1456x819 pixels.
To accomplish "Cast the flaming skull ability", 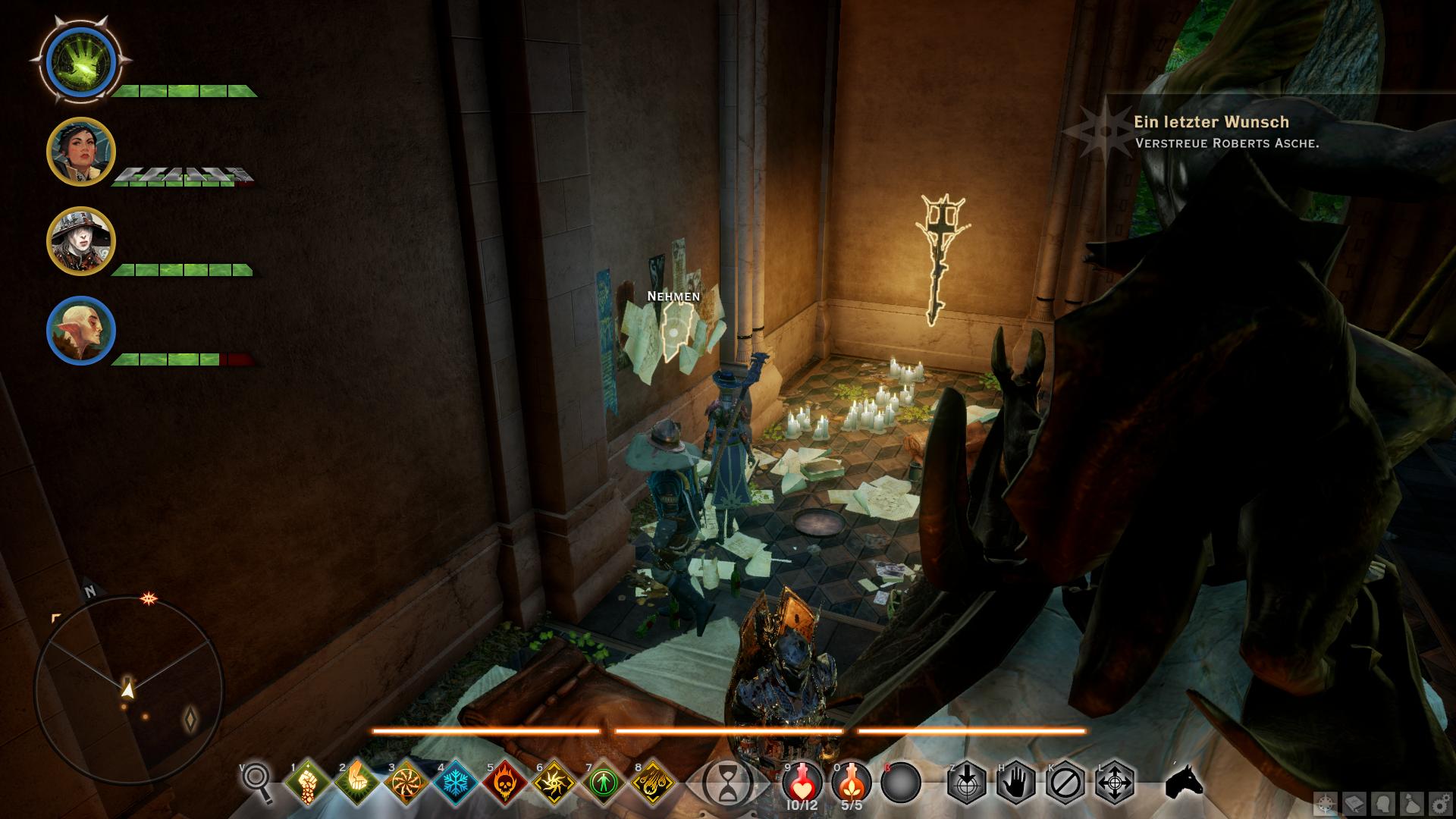I will (x=504, y=781).
